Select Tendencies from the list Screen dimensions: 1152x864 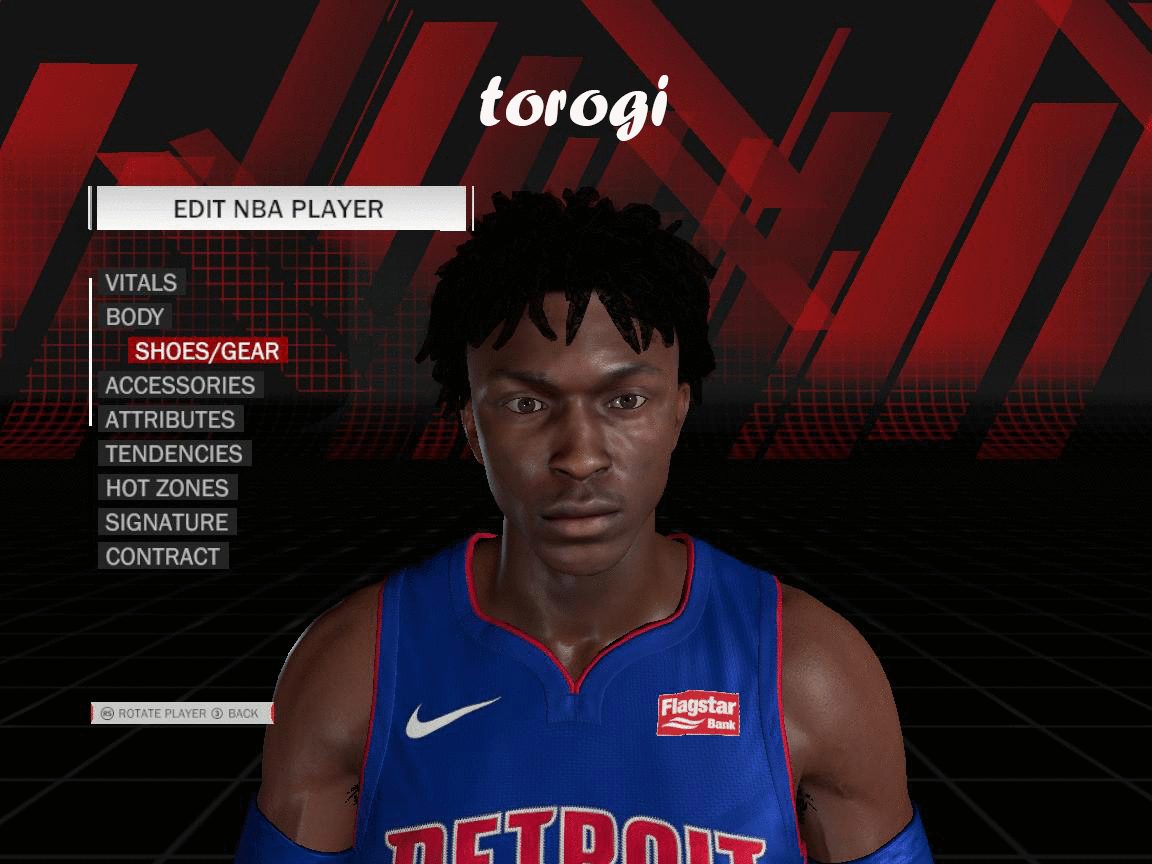174,454
